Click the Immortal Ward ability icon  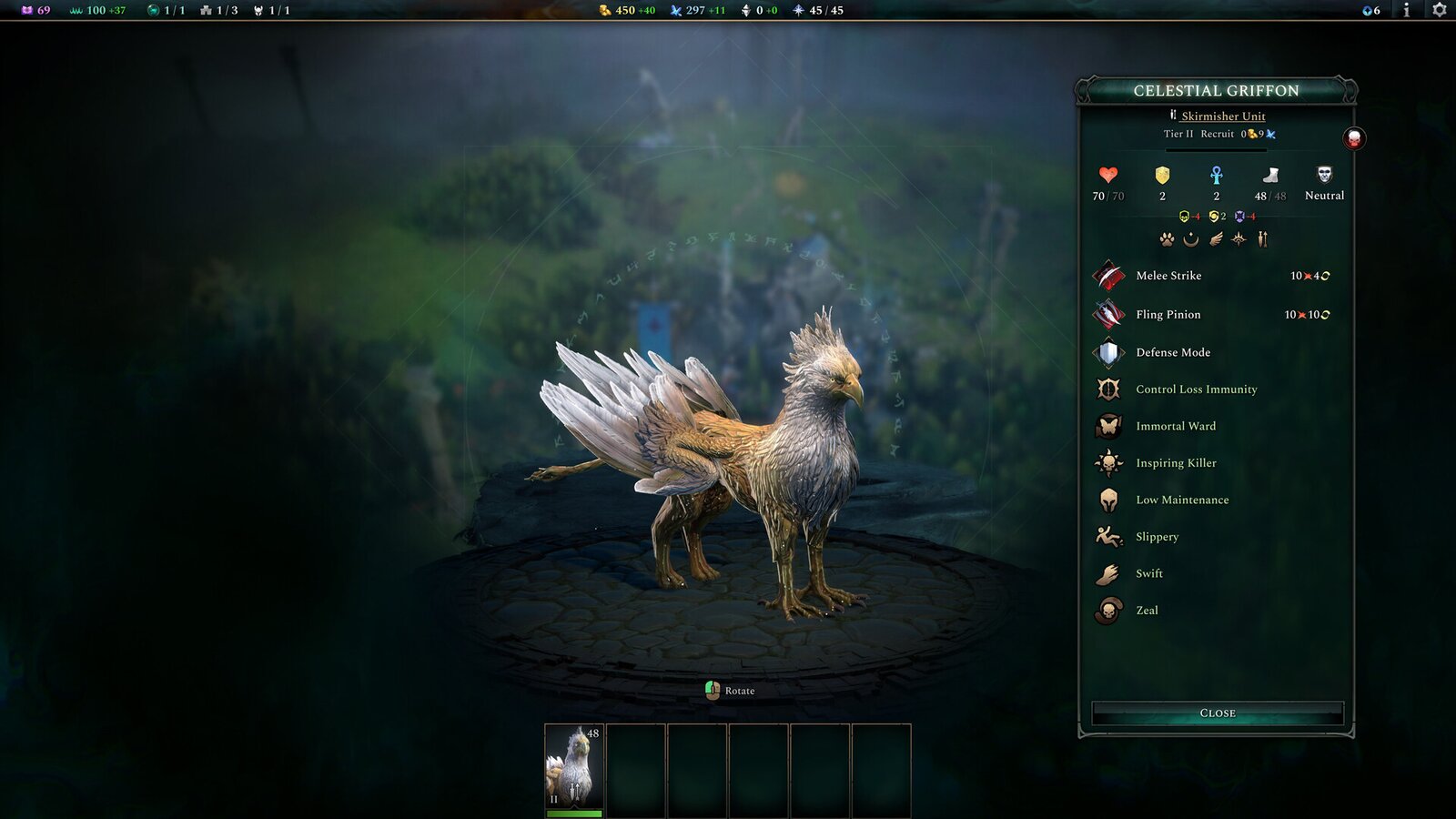point(1109,426)
